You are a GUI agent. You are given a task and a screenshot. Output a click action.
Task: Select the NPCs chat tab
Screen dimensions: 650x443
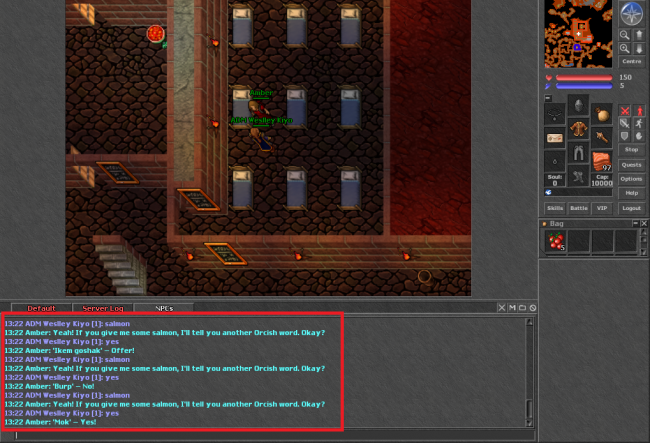click(x=163, y=308)
